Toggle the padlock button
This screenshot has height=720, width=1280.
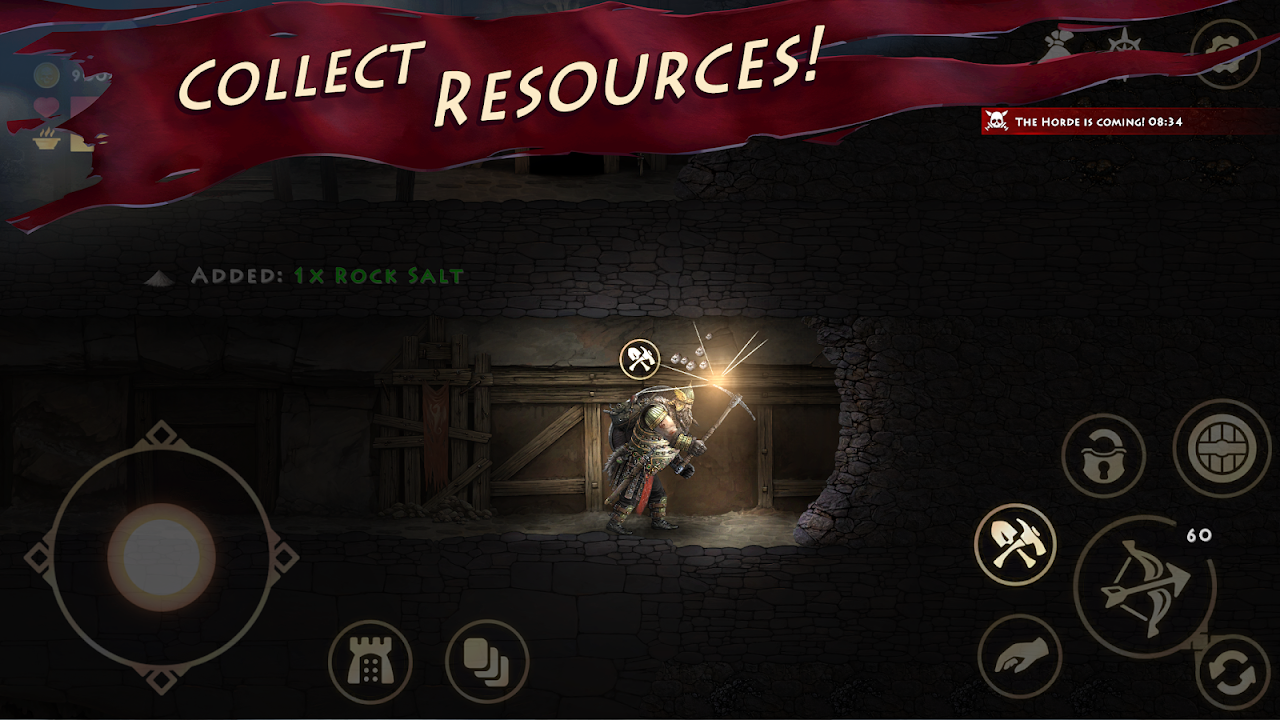click(1103, 455)
